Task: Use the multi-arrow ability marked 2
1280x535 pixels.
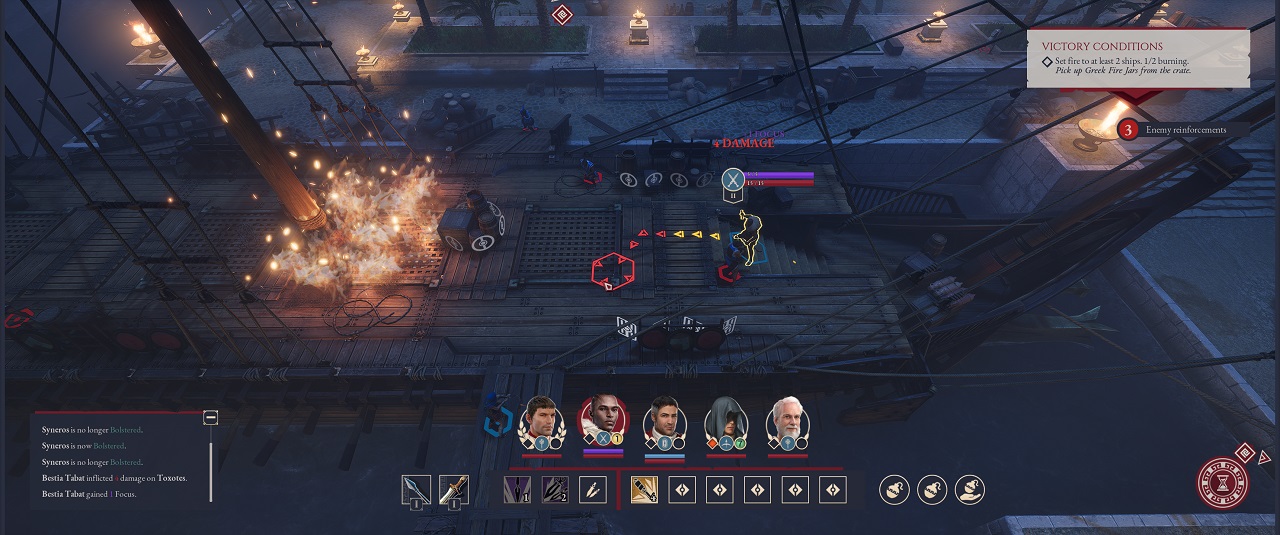Action: [555, 490]
